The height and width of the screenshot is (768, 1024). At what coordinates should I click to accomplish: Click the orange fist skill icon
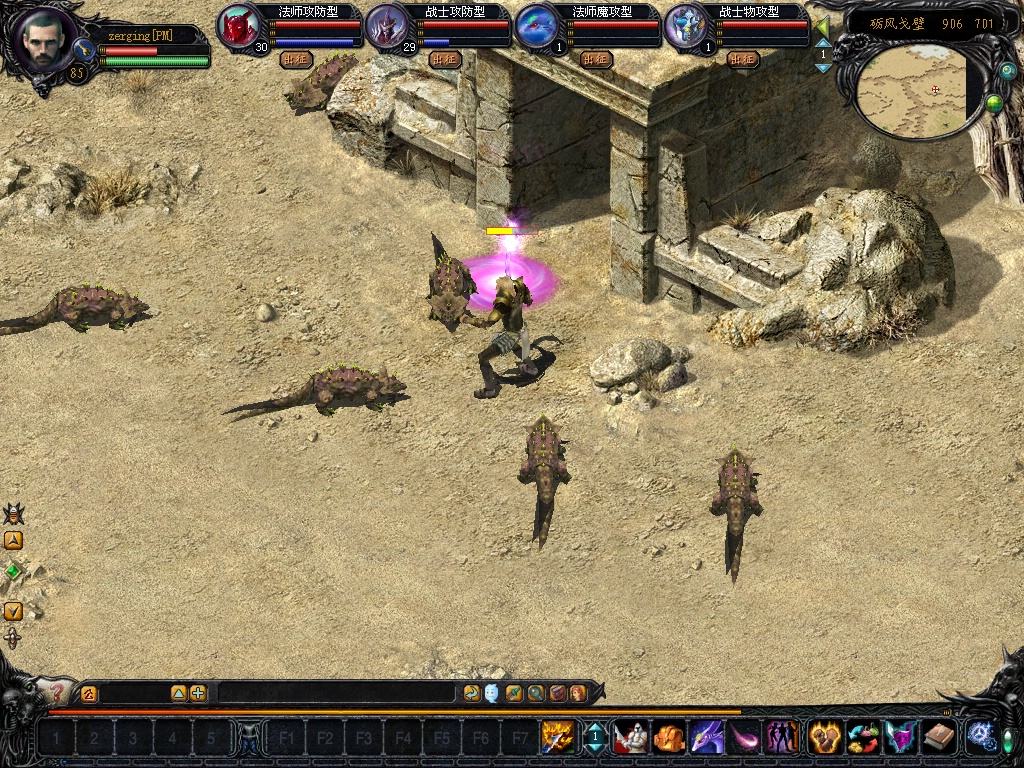pos(669,737)
